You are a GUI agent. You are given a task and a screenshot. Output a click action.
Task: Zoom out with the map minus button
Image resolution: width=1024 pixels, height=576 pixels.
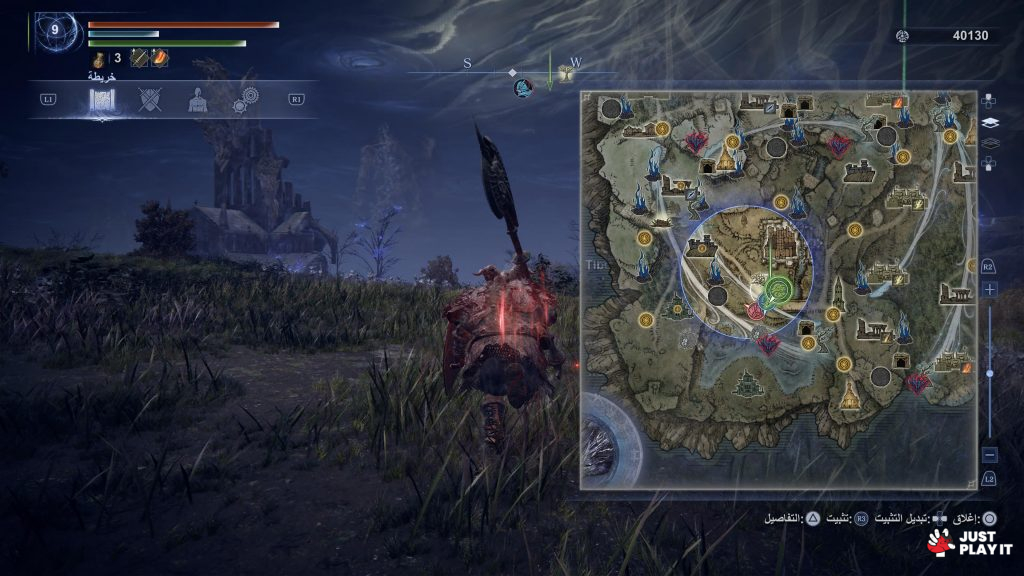989,455
